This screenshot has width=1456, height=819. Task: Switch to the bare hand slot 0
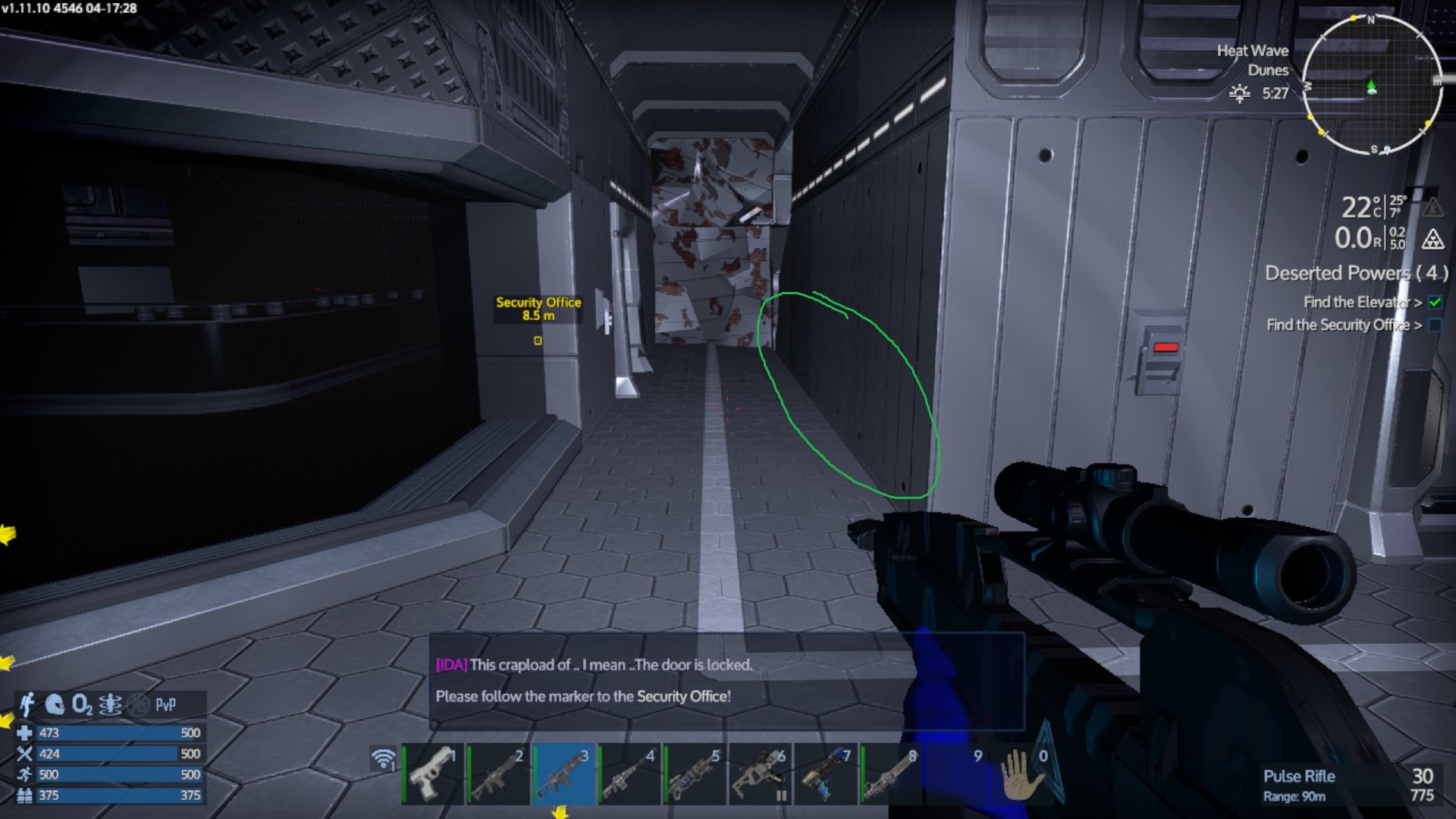pyautogui.click(x=1022, y=773)
